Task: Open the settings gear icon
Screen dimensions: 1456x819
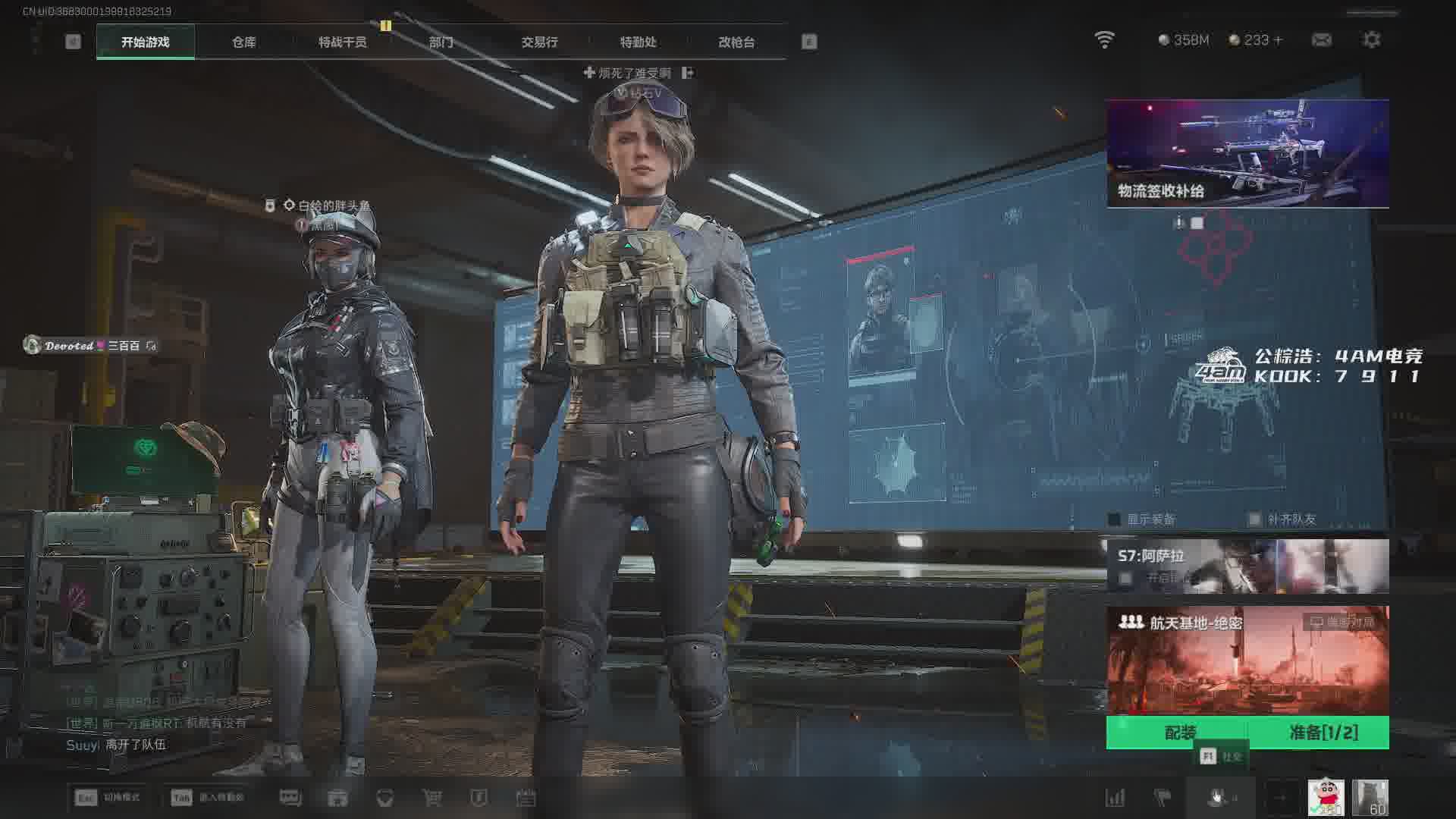Action: tap(1371, 40)
